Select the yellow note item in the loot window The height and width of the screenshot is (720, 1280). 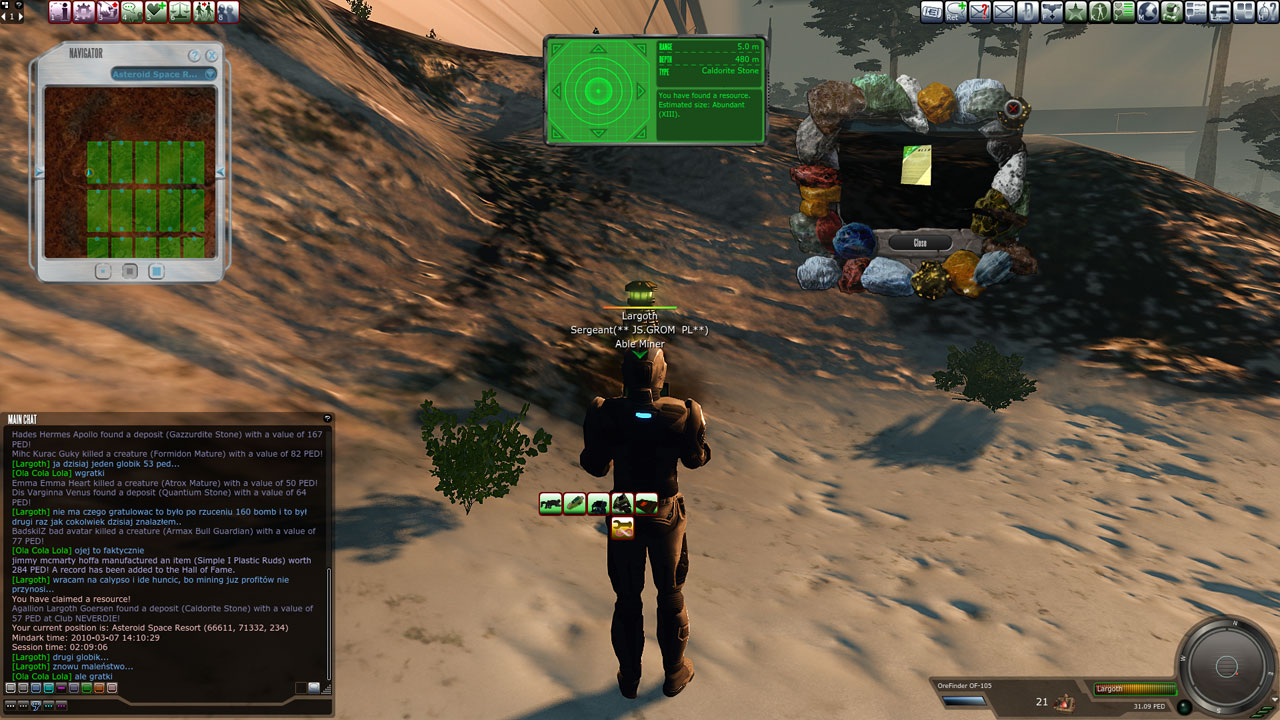pos(916,165)
